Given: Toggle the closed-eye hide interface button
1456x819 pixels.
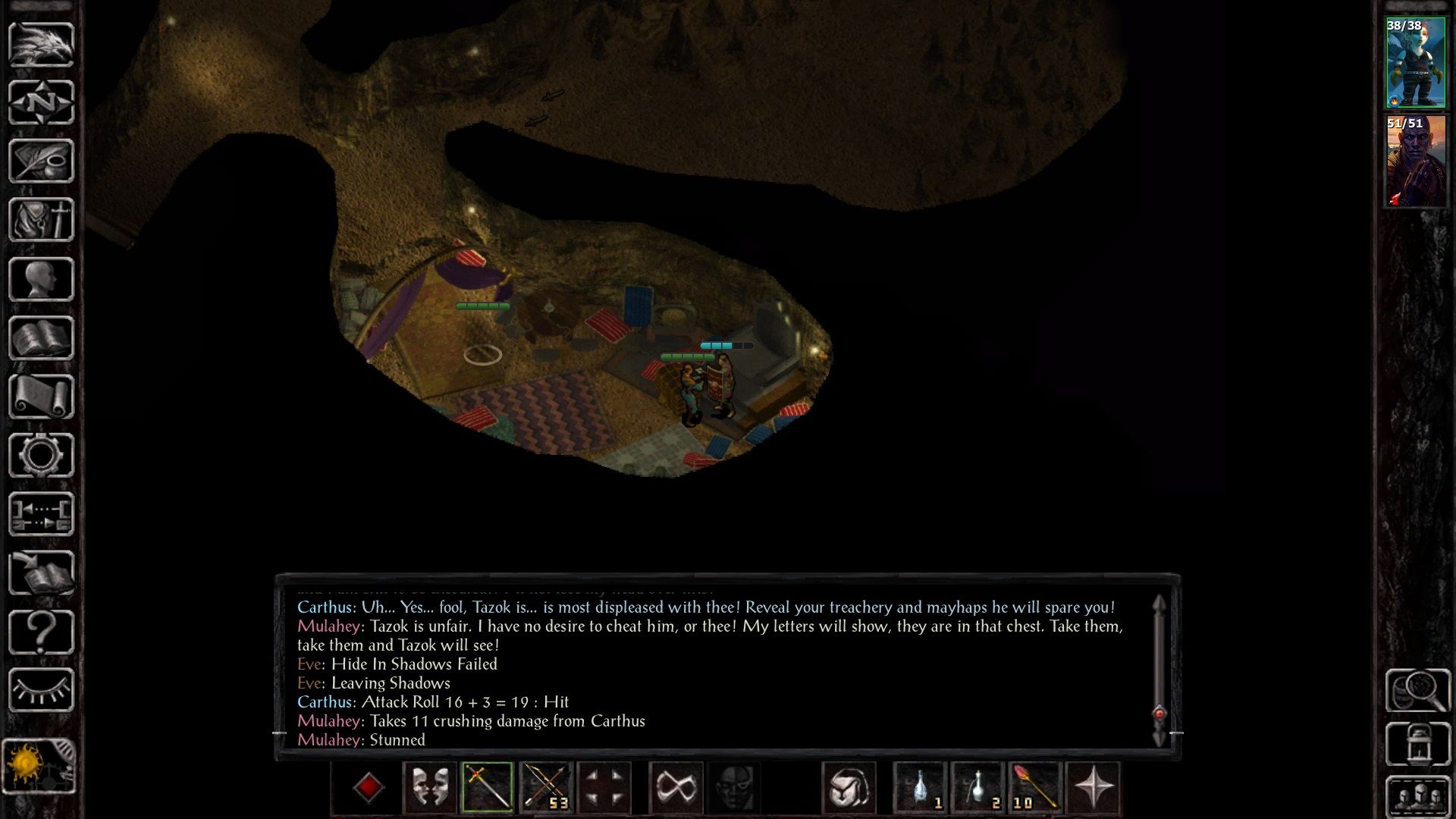Looking at the screenshot, I should (x=41, y=690).
